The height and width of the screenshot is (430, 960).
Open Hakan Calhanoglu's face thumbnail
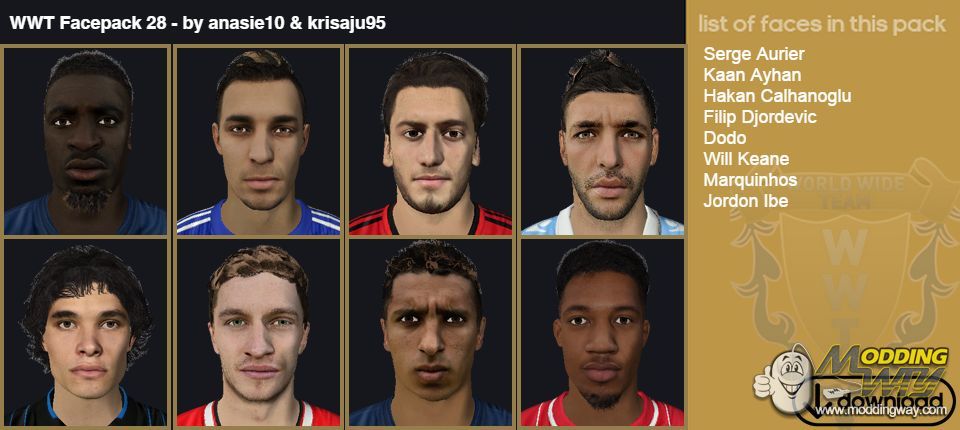tap(430, 141)
